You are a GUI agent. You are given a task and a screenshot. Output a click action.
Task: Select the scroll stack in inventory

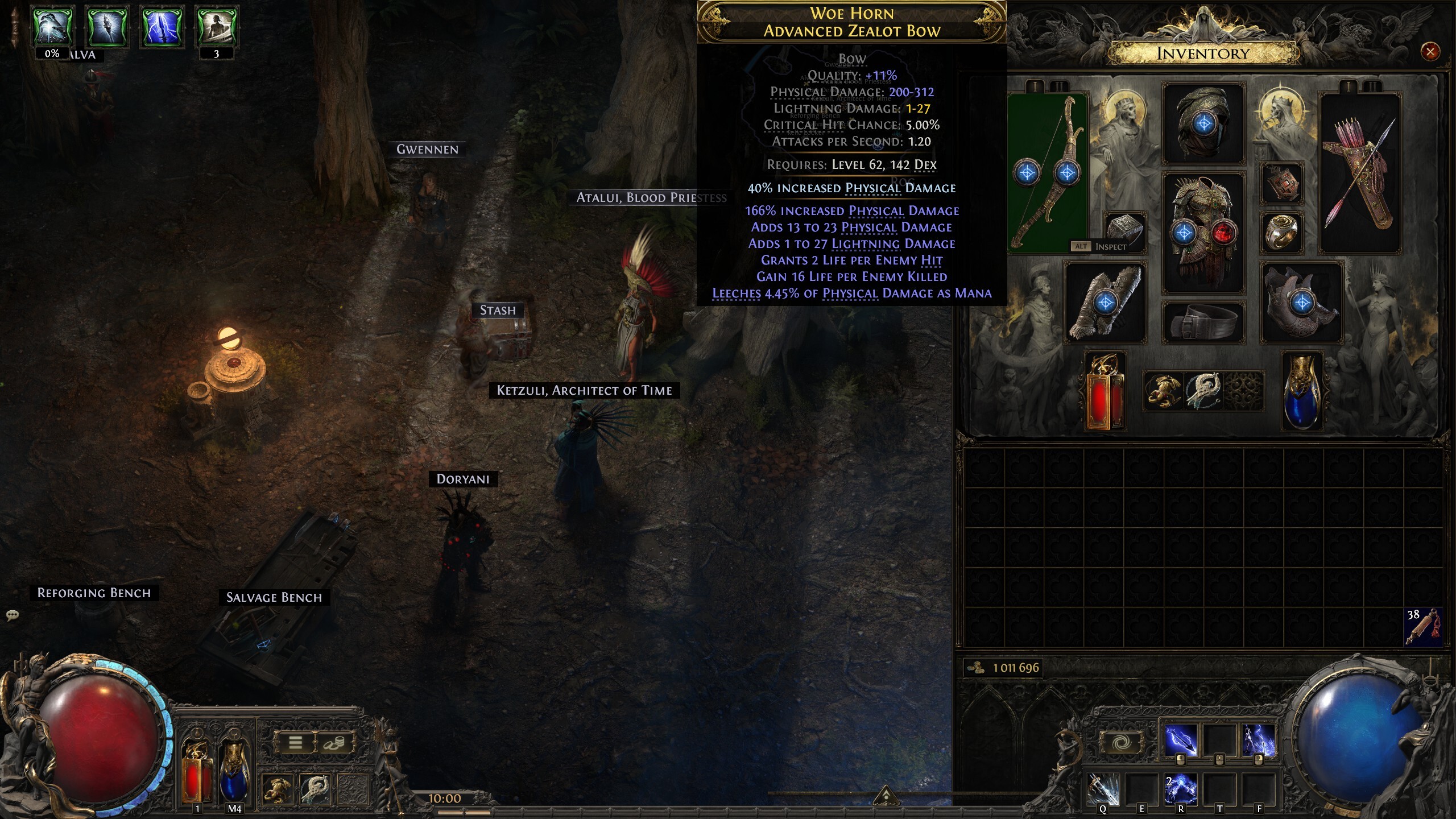1423,627
